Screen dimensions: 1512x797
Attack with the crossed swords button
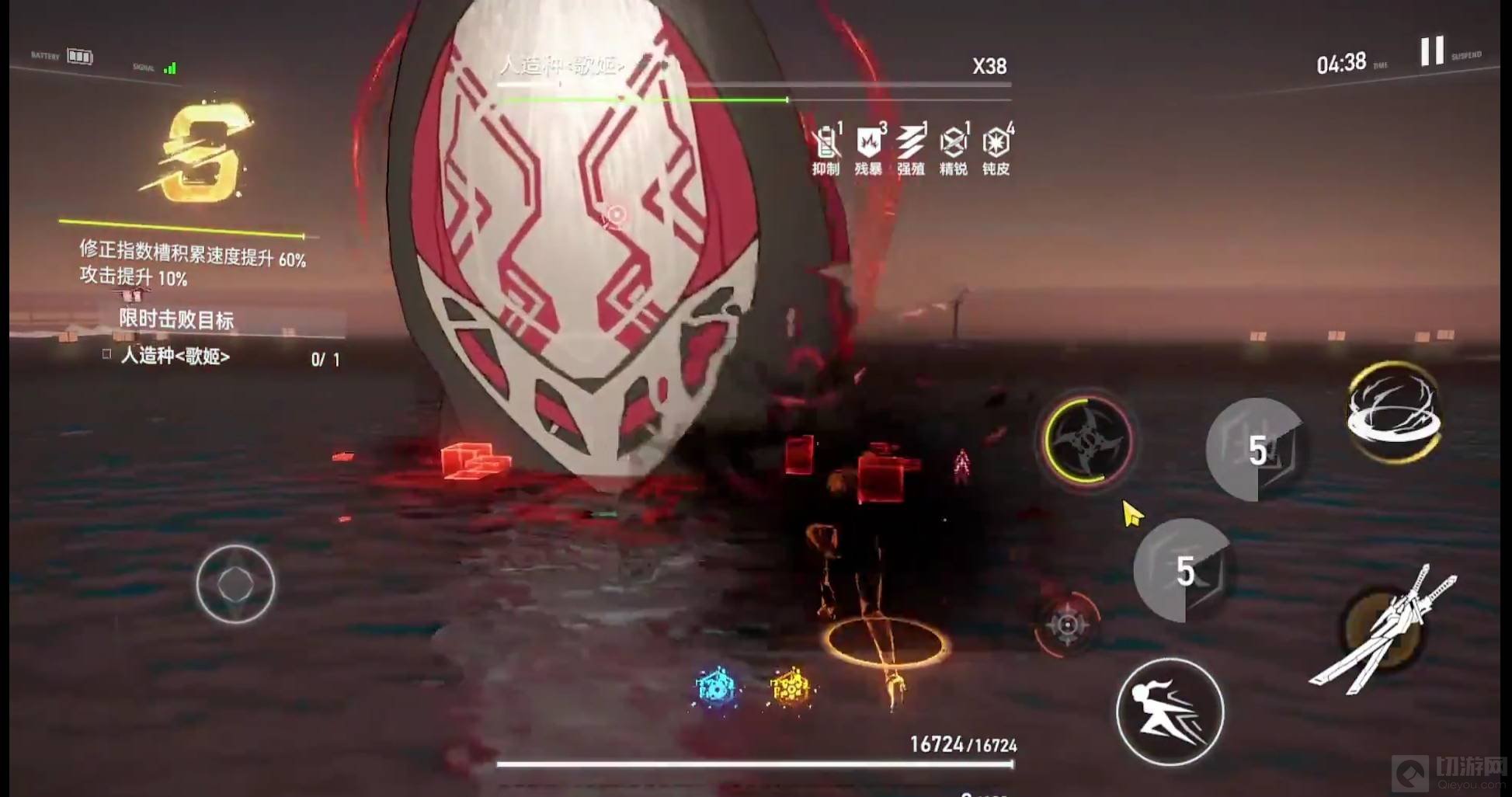[1385, 630]
